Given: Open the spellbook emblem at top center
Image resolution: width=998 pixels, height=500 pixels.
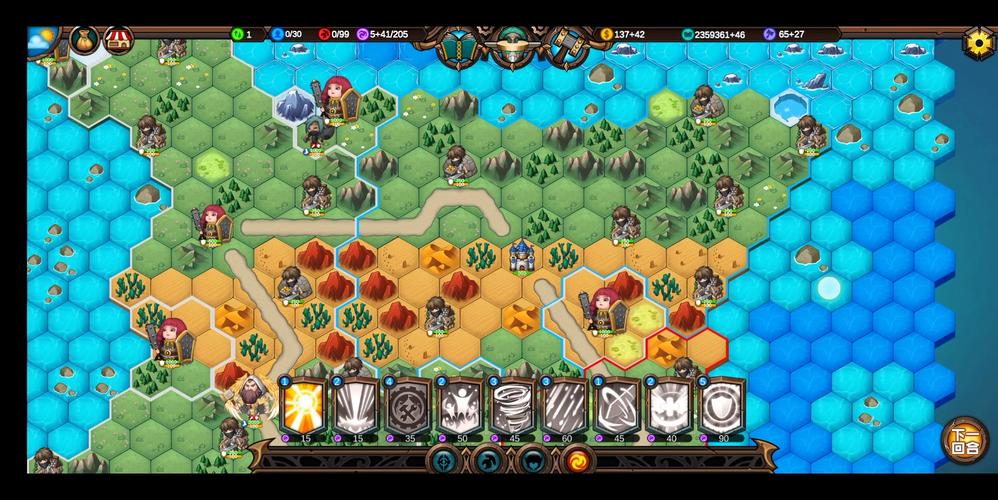Looking at the screenshot, I should pyautogui.click(x=459, y=45).
